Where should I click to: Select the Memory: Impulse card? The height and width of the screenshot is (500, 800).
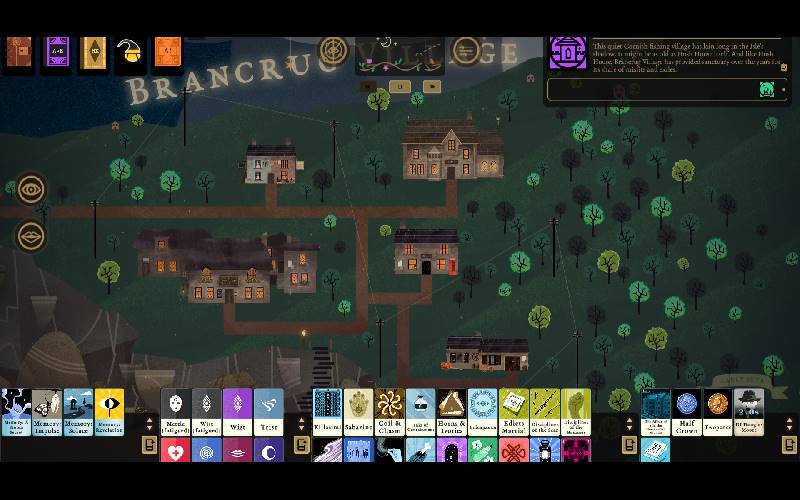47,412
